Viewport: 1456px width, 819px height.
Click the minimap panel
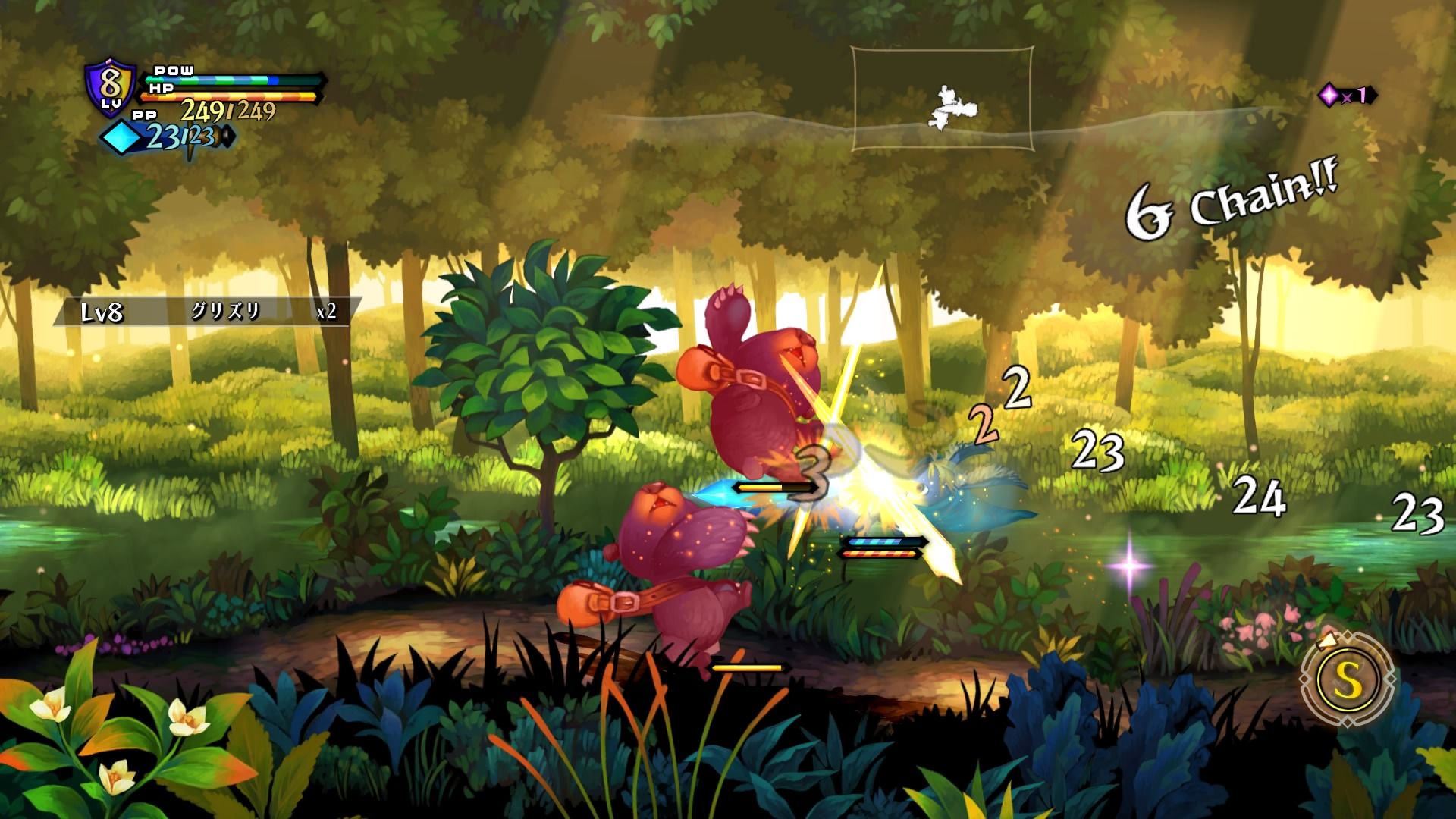coord(942,99)
